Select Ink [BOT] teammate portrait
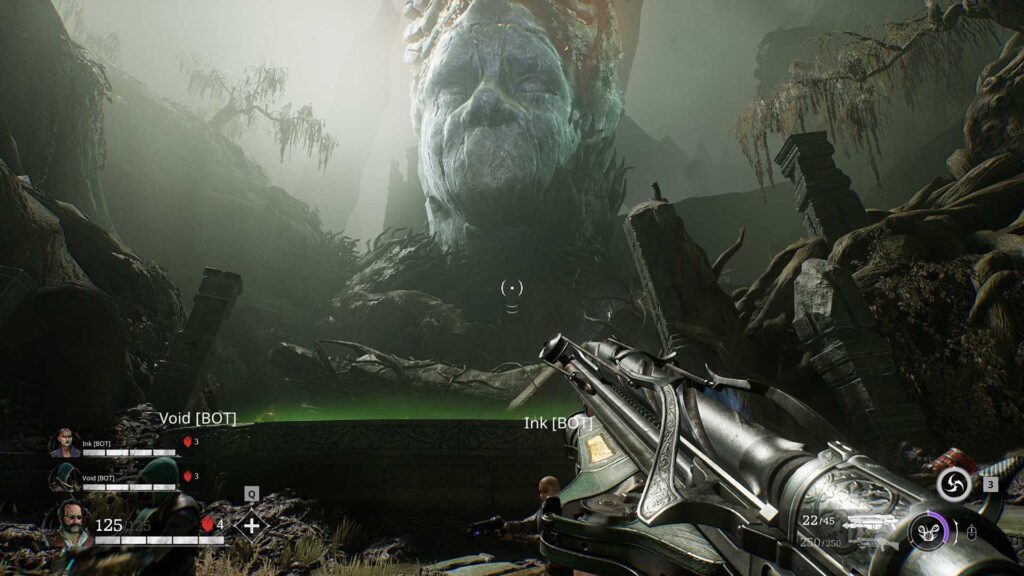1024x576 pixels. [64, 443]
